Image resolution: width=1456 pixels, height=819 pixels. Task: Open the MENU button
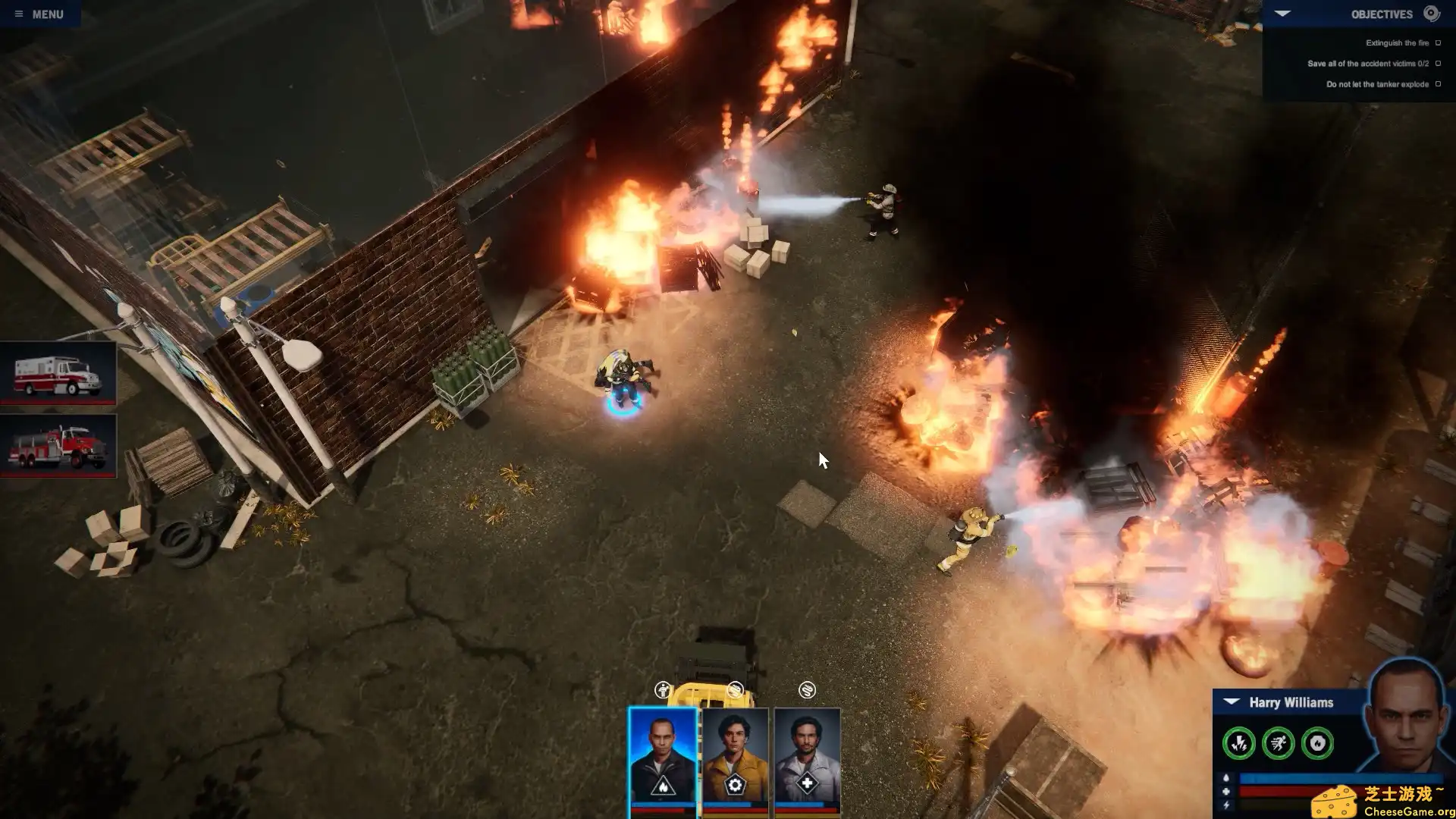pyautogui.click(x=39, y=14)
